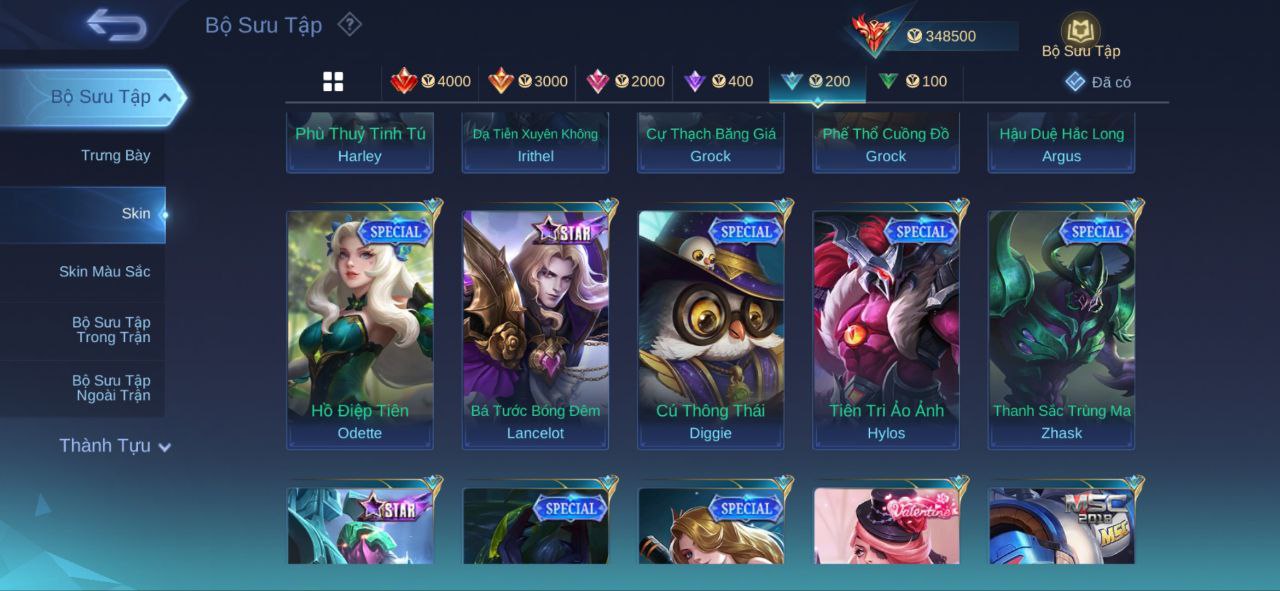
Task: Open Skin Màu Sắc category
Action: pos(104,272)
